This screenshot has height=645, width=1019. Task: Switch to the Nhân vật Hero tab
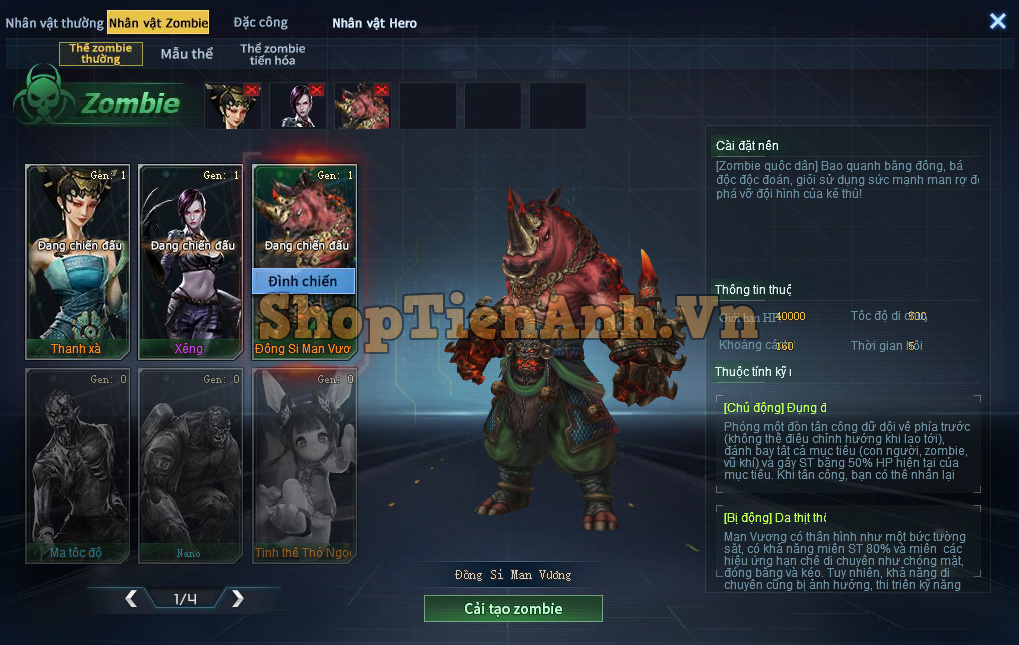point(374,23)
